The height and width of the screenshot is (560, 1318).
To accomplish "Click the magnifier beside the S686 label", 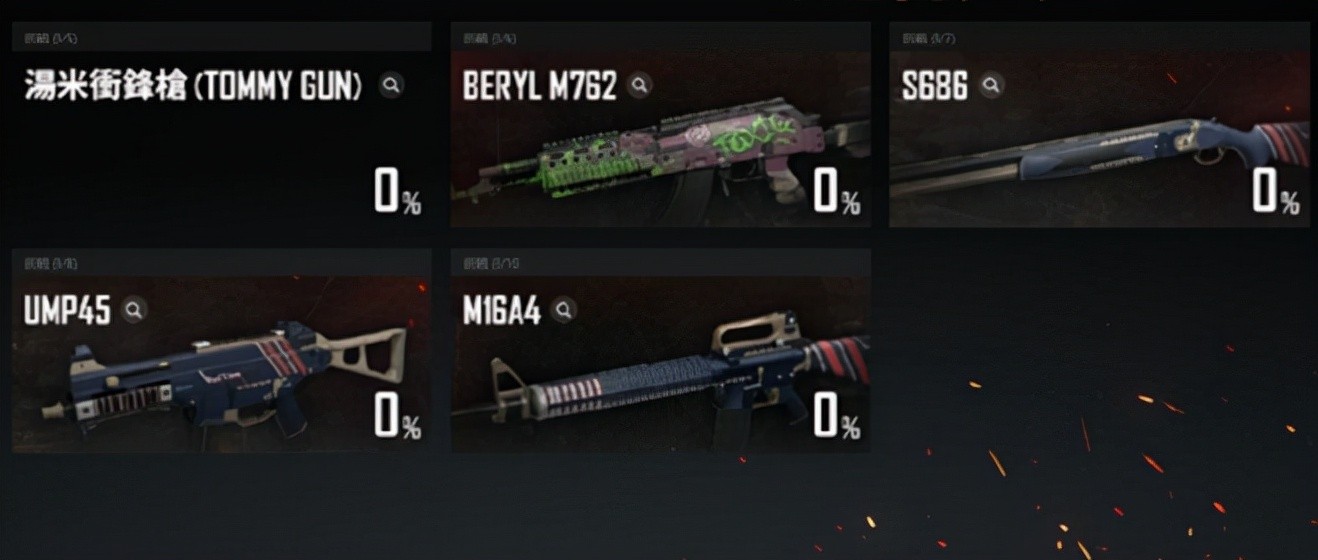I will point(990,85).
